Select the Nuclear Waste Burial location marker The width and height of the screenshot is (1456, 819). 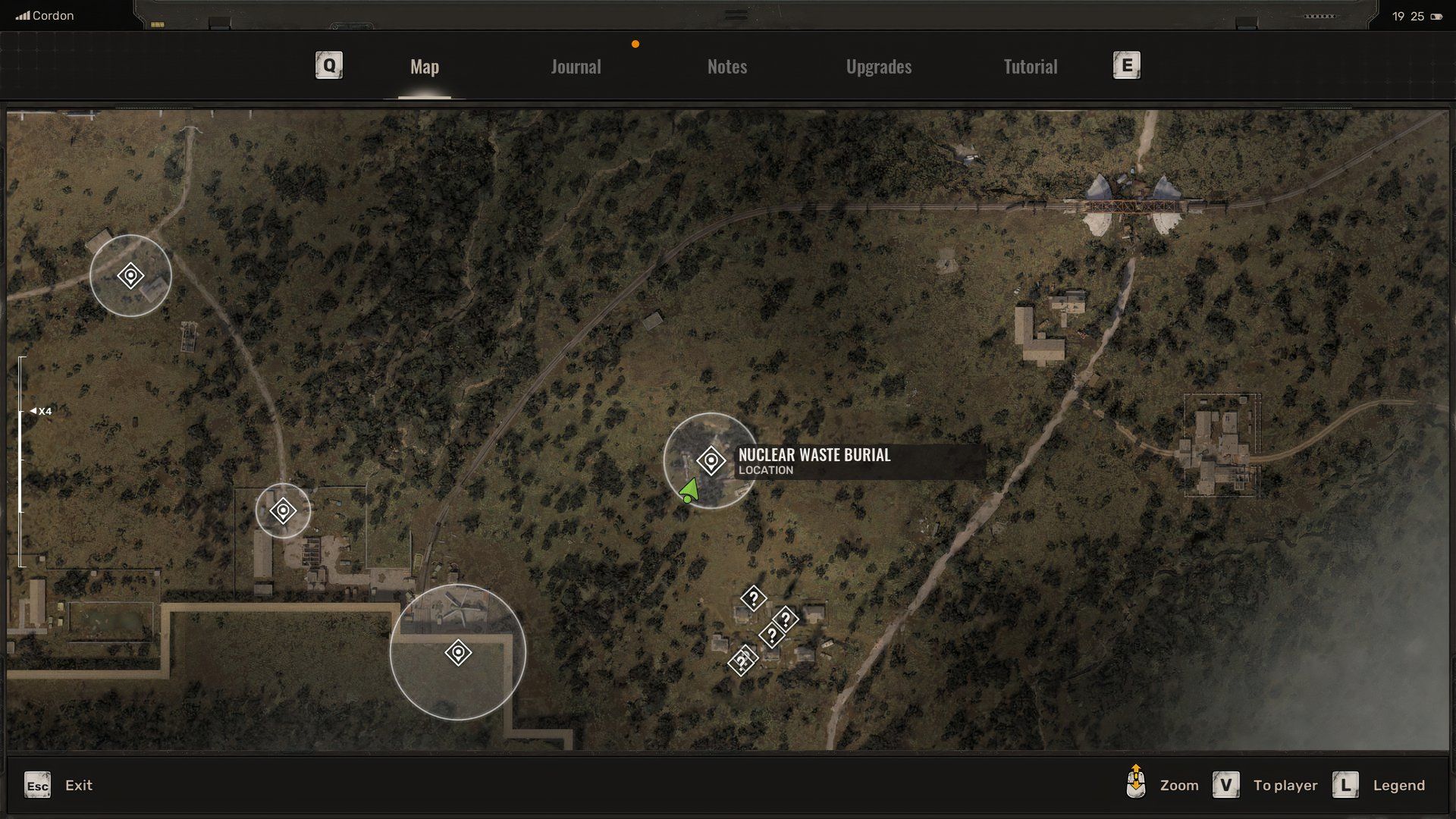[711, 459]
